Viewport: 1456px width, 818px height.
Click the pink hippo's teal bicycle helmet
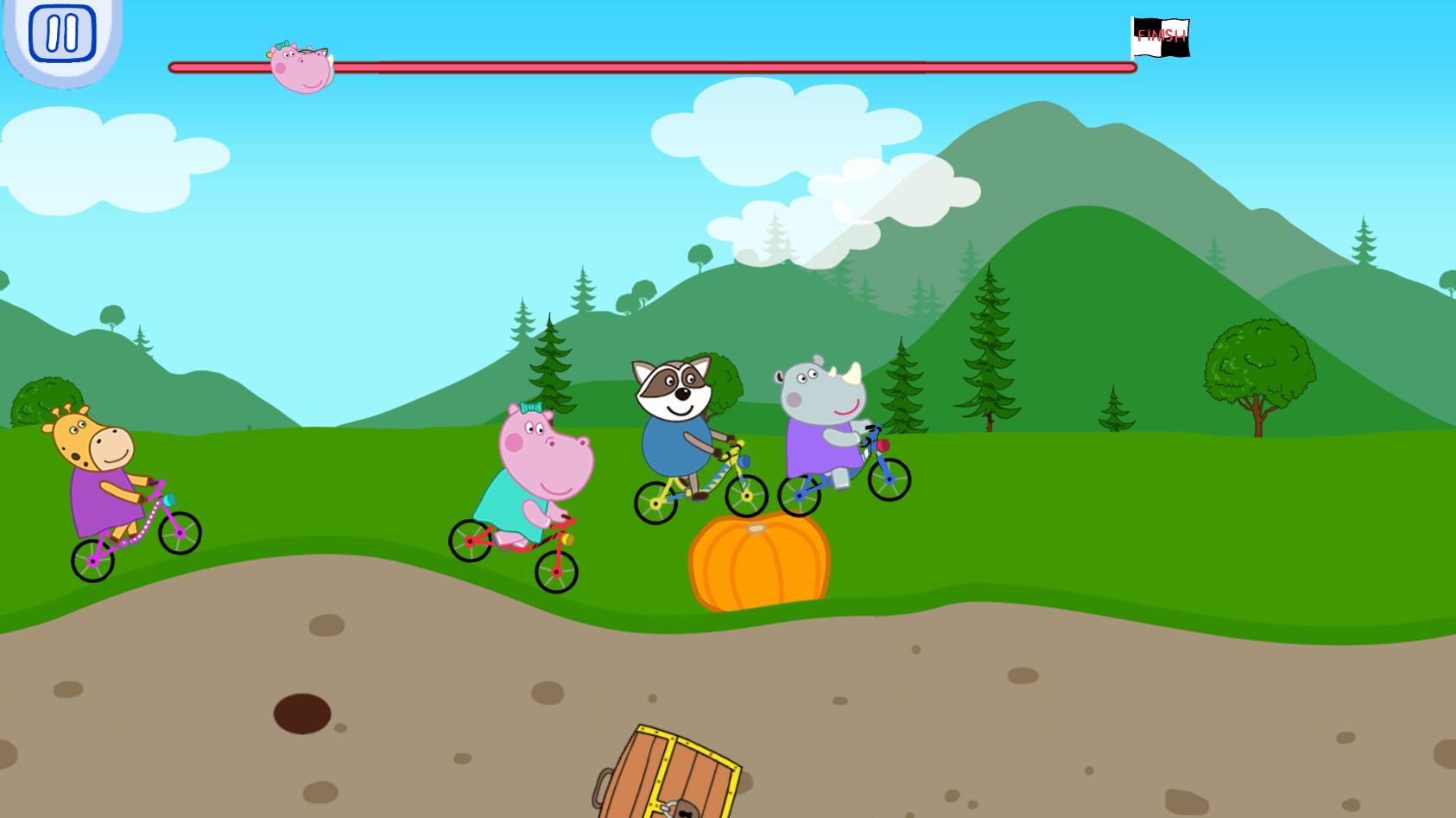point(530,408)
